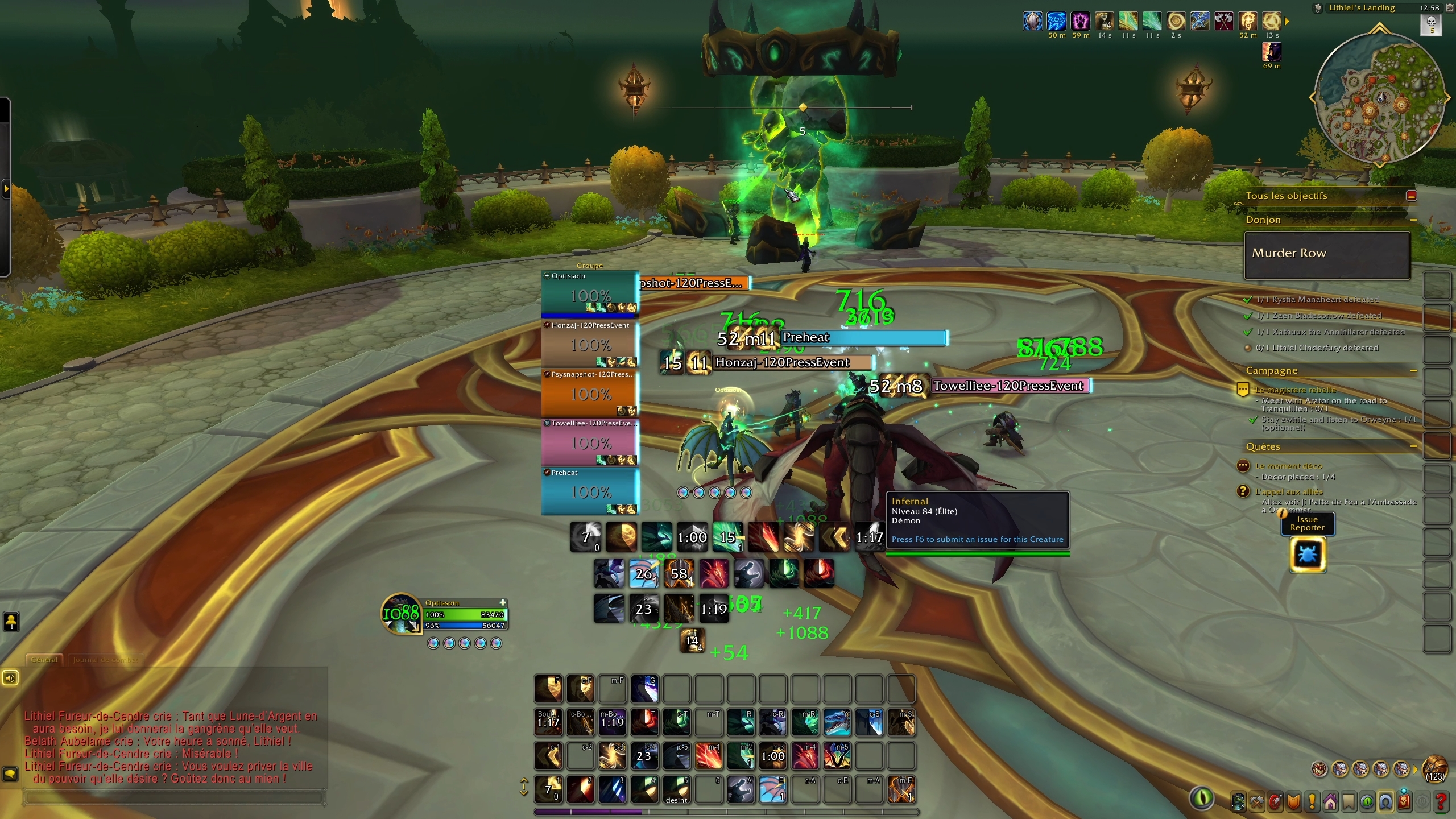Screen dimensions: 1456x819
Task: Click the orange exclamation mark micro menu icon
Action: pos(1312,801)
